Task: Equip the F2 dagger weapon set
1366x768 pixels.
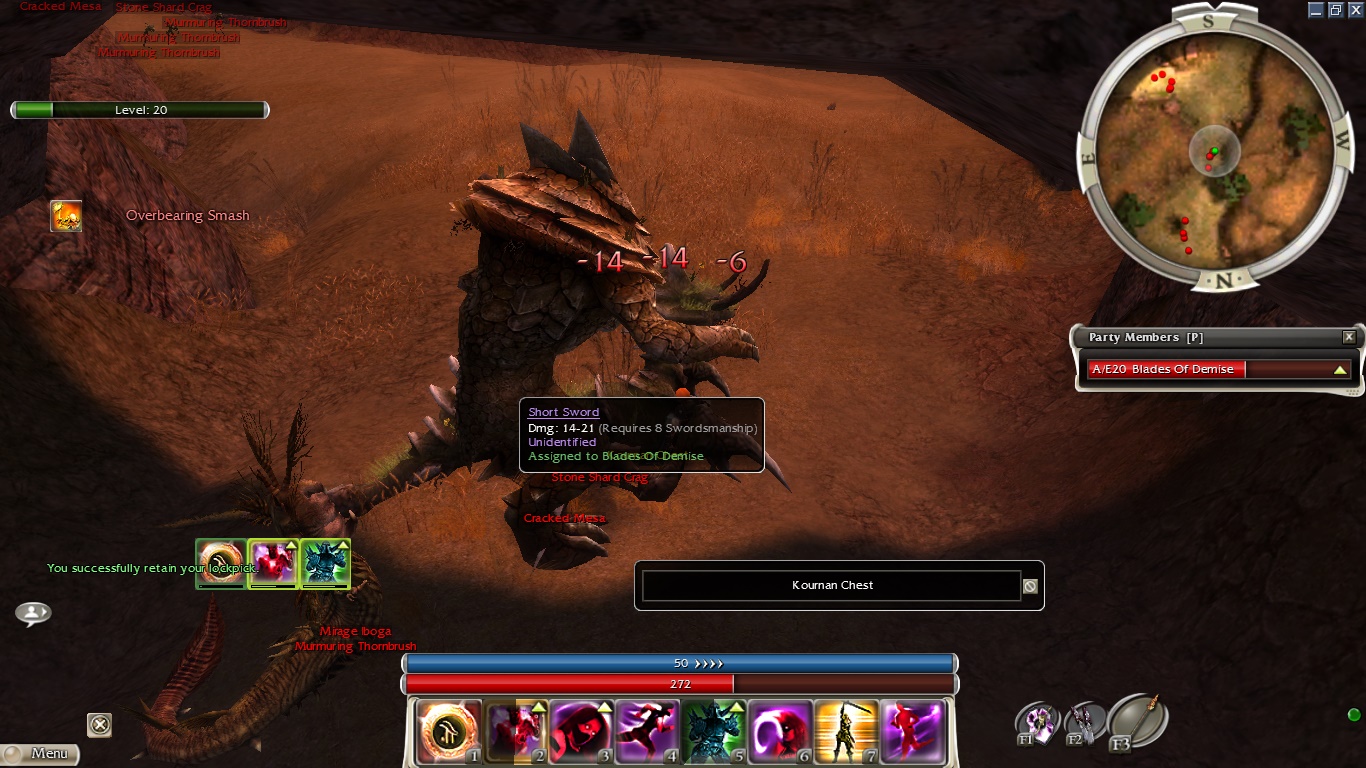Action: pos(1083,723)
